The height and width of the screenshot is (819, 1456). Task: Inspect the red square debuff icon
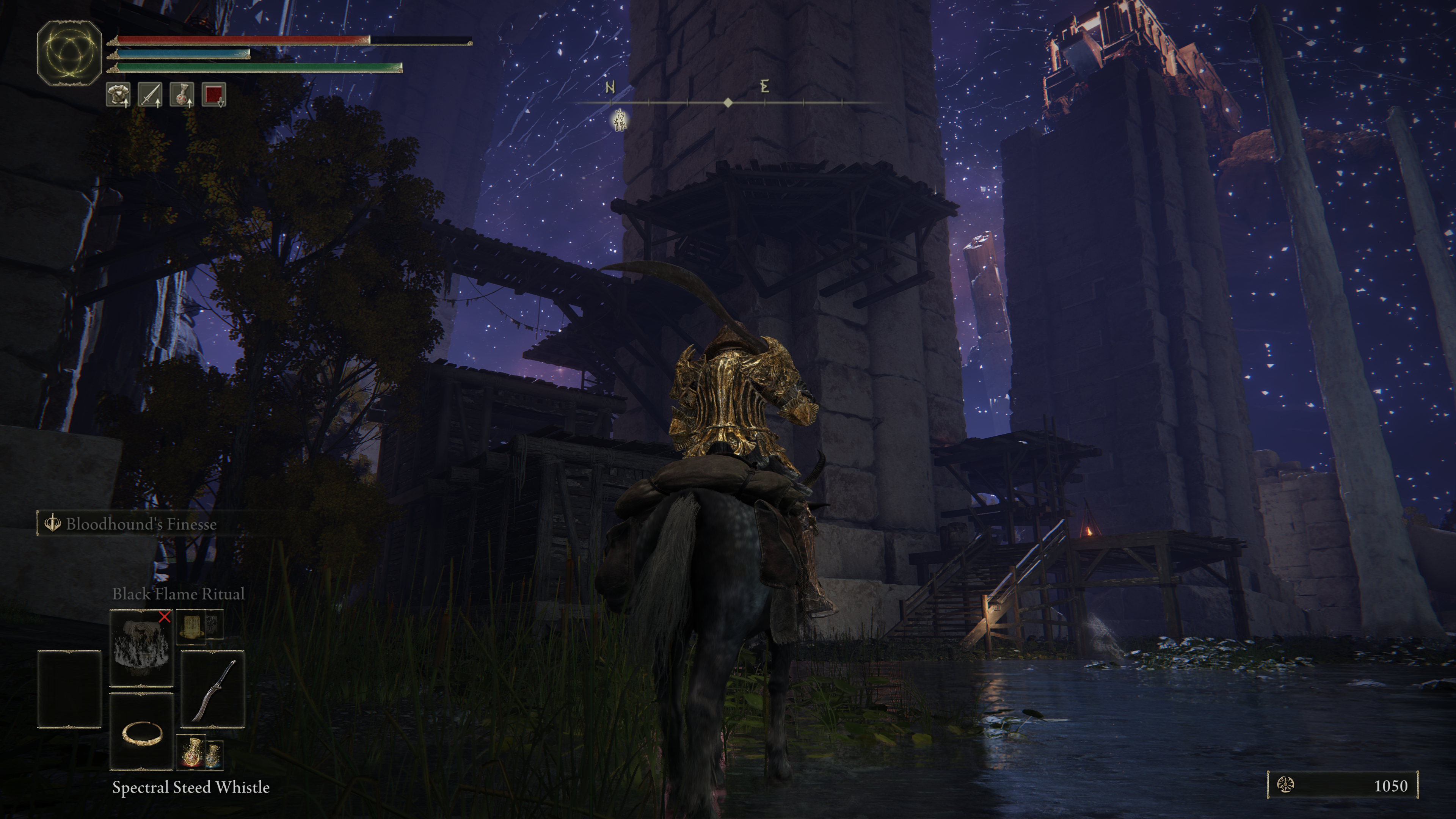(213, 95)
